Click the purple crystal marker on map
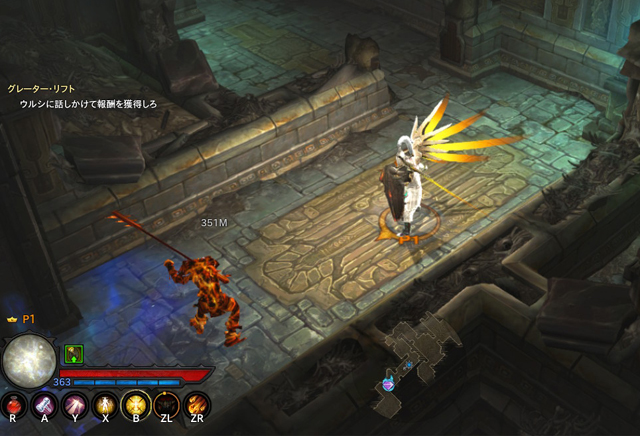Image resolution: width=640 pixels, height=436 pixels. (388, 381)
